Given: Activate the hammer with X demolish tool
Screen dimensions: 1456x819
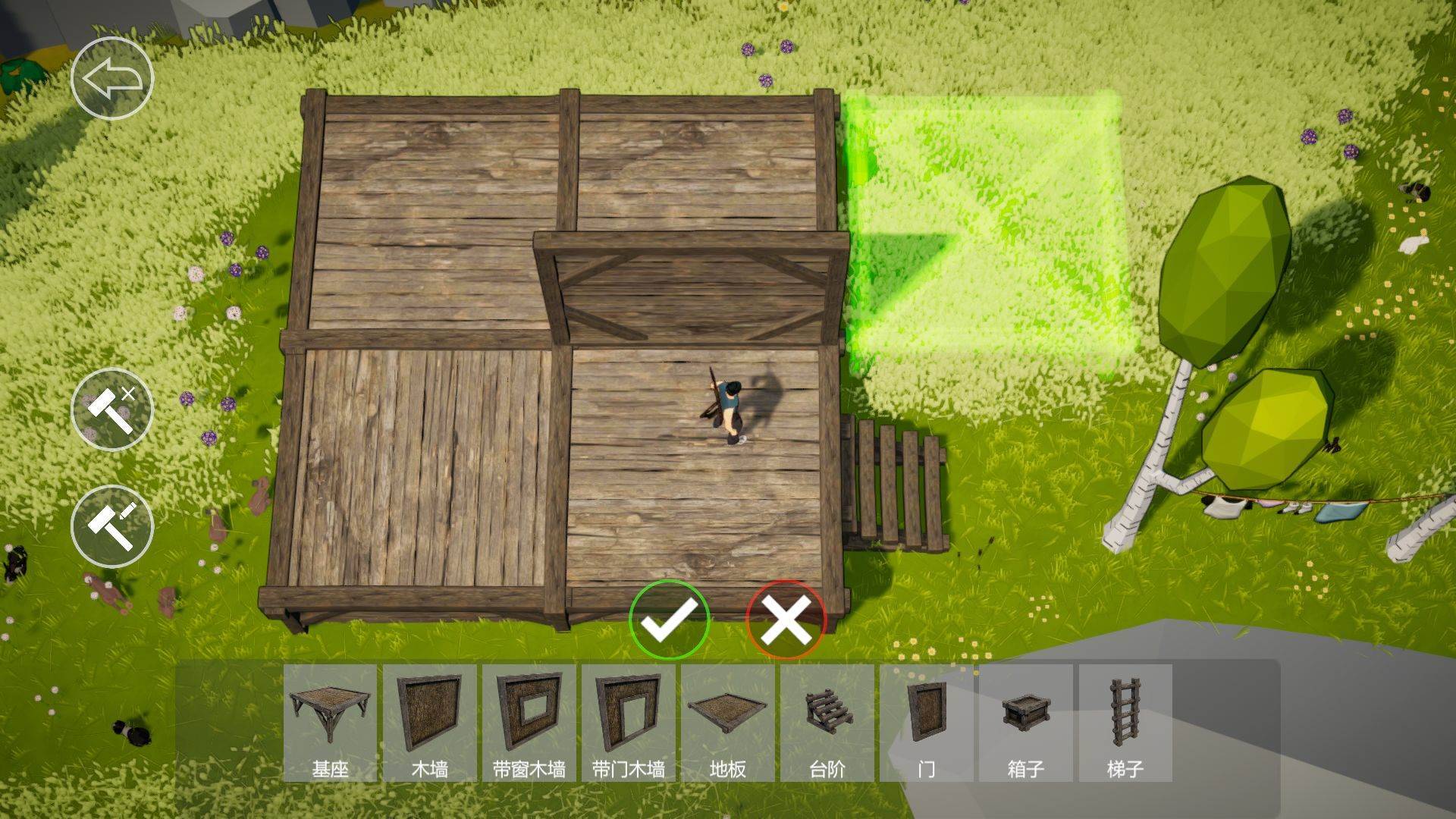Looking at the screenshot, I should [x=112, y=409].
